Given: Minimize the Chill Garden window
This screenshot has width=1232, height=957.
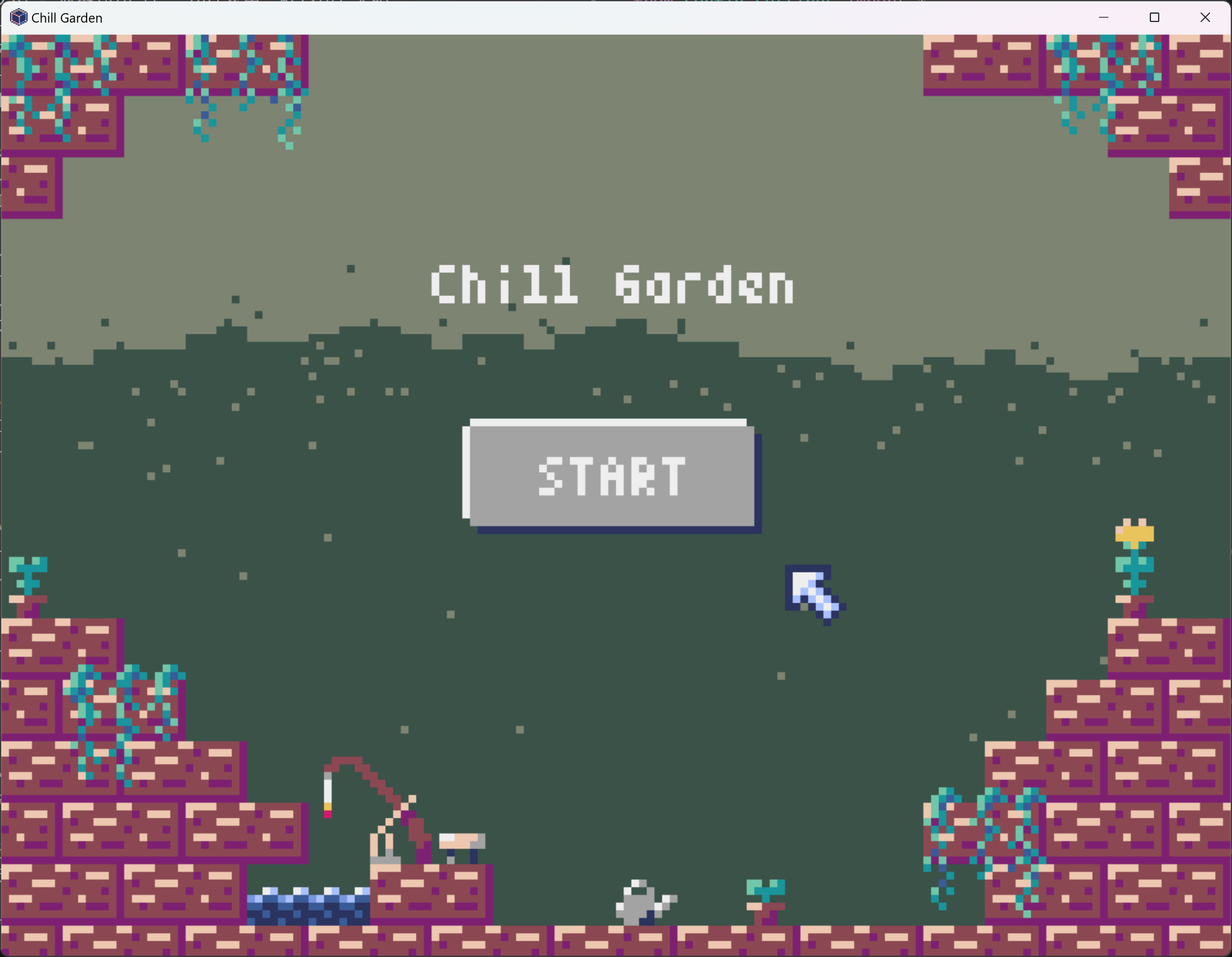Looking at the screenshot, I should click(x=1103, y=17).
